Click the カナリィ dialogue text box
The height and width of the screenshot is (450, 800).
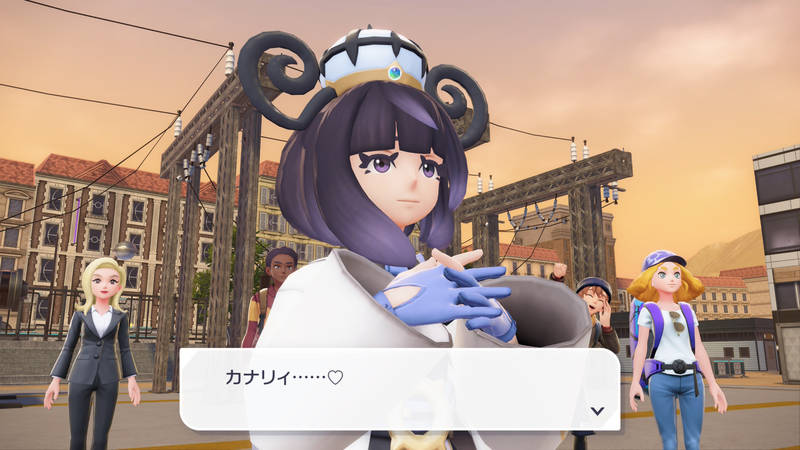(x=399, y=389)
